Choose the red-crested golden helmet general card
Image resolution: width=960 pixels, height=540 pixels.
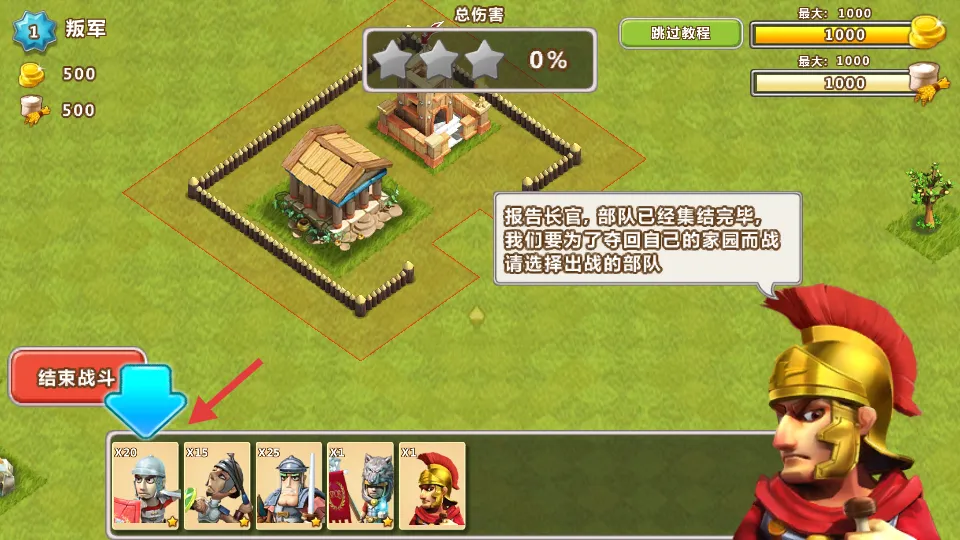pyautogui.click(x=432, y=485)
